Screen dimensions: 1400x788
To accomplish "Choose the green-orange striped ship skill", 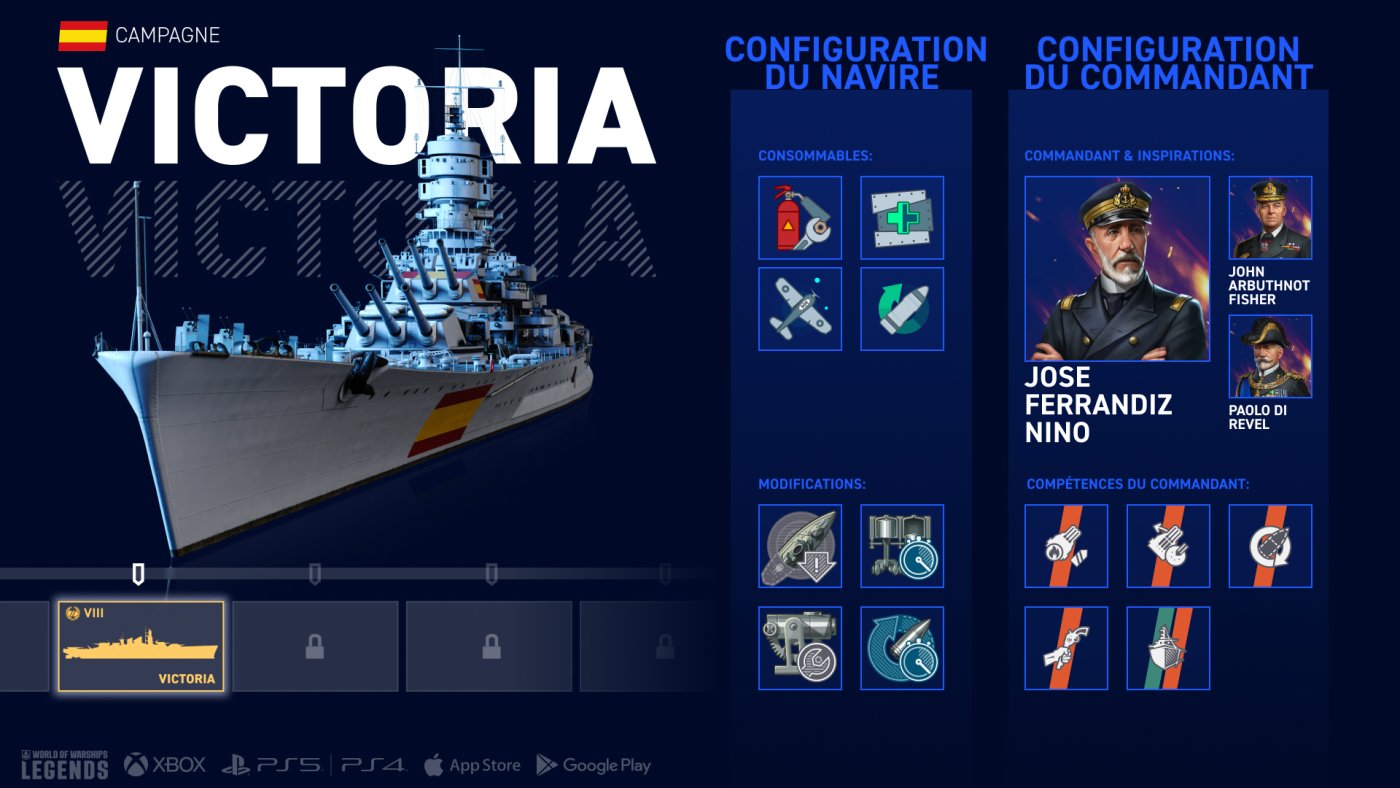I will coord(1168,648).
